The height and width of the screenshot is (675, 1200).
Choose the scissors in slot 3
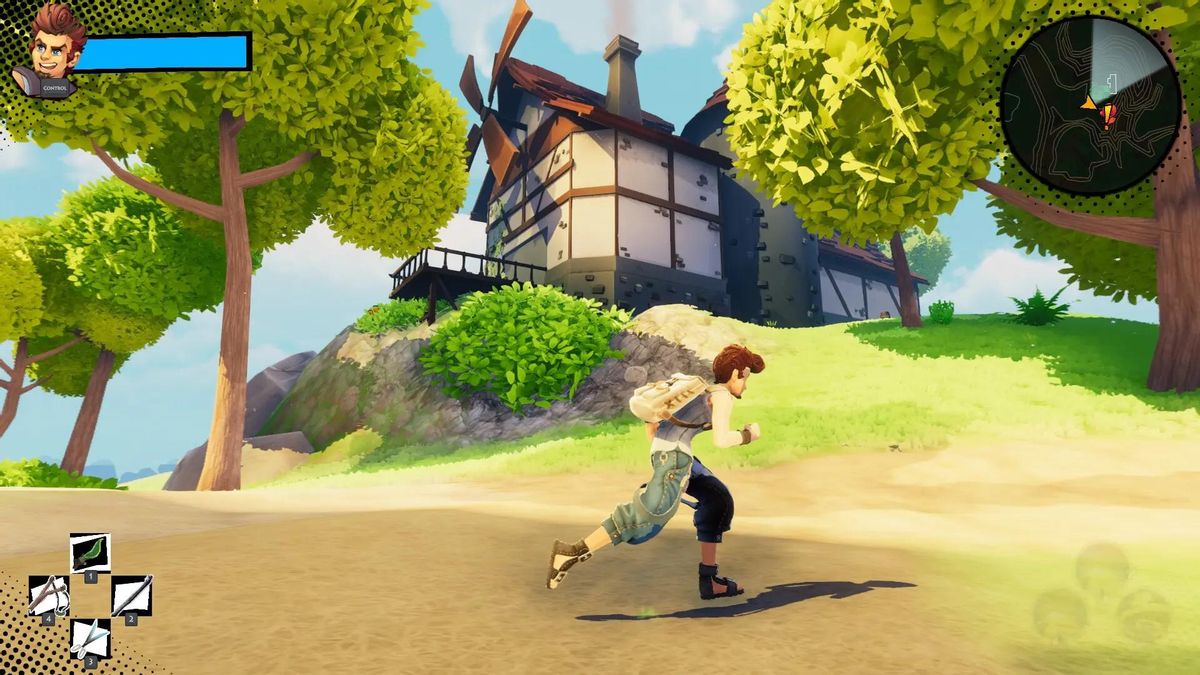(x=90, y=637)
